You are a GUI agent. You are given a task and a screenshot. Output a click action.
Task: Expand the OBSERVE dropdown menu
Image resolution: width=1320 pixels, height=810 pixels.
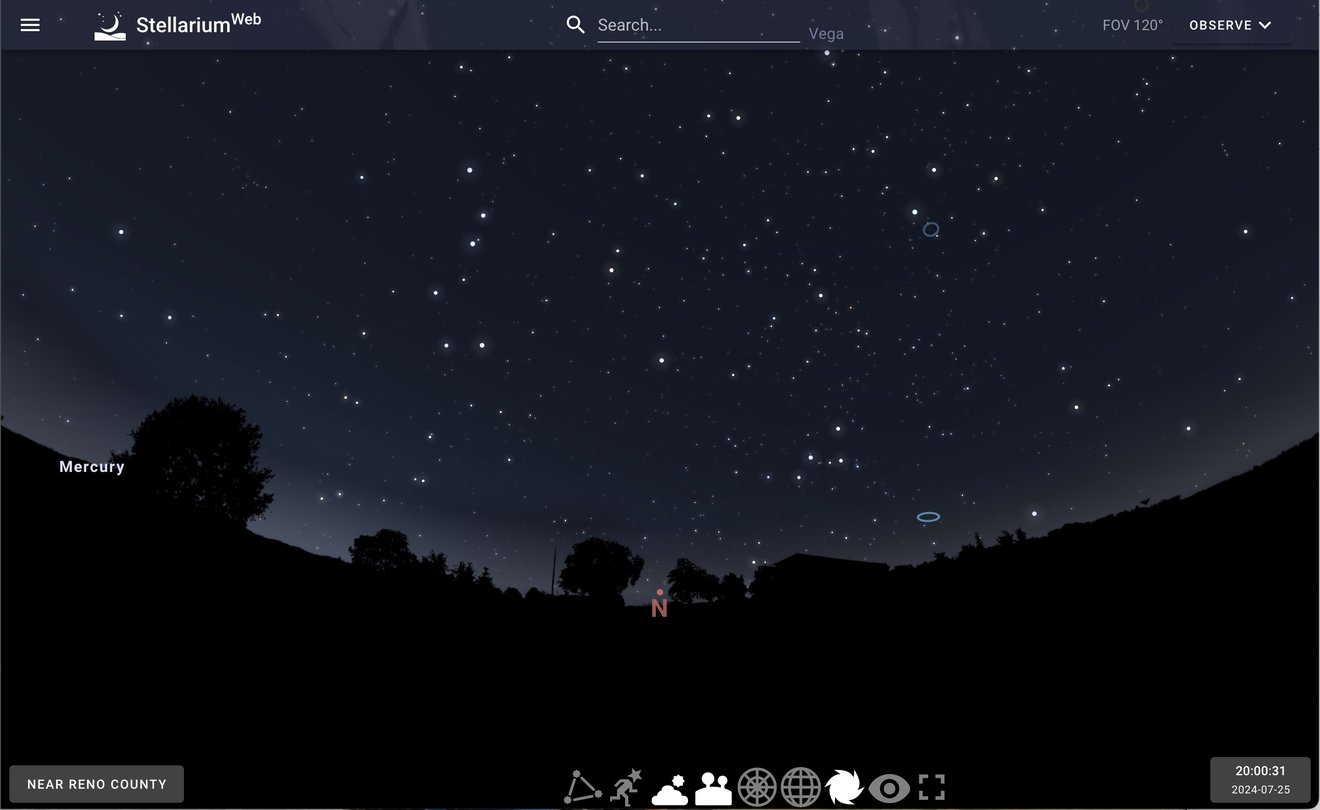(x=1232, y=25)
